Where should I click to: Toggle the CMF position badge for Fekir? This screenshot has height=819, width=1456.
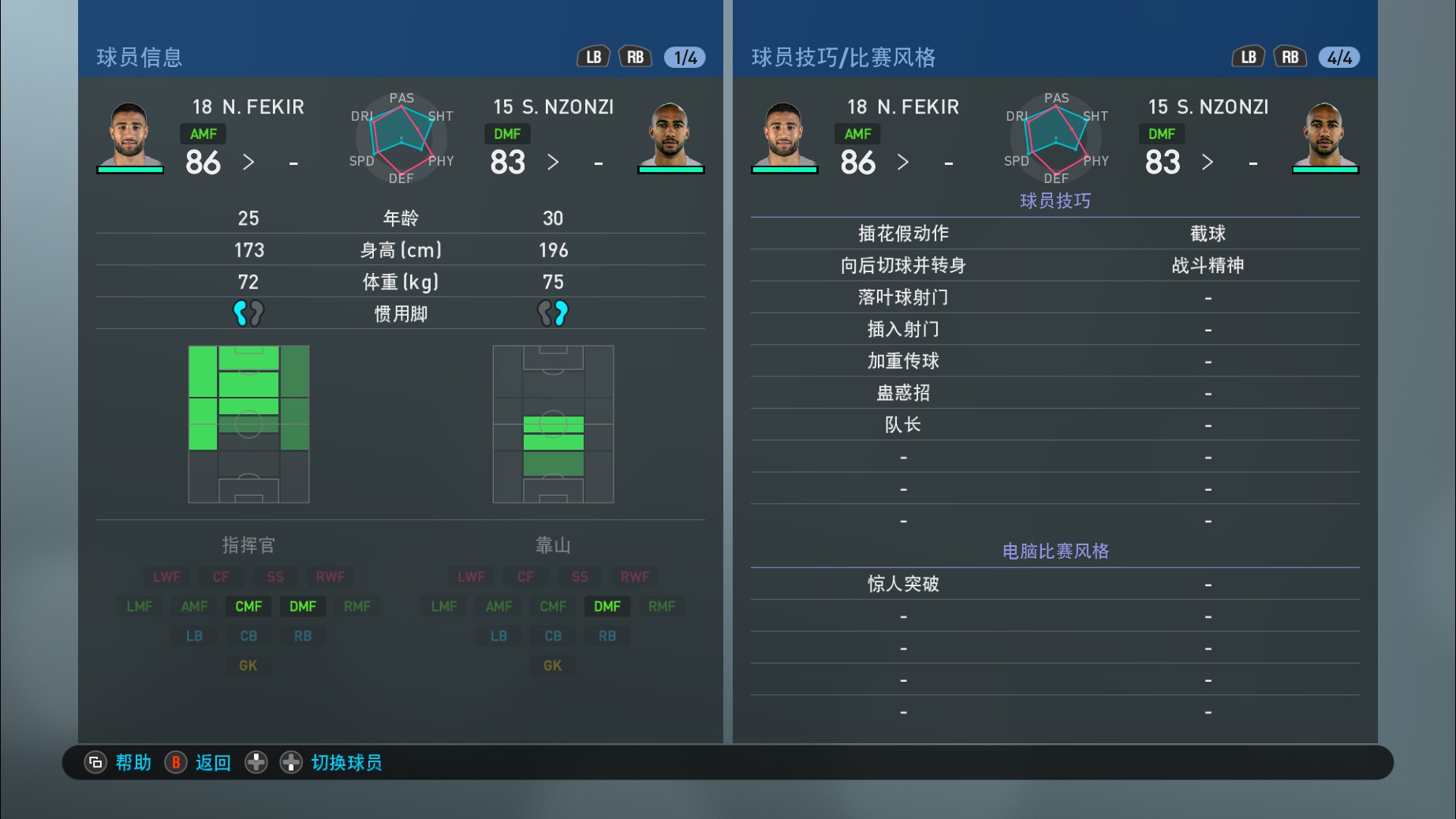pos(248,606)
